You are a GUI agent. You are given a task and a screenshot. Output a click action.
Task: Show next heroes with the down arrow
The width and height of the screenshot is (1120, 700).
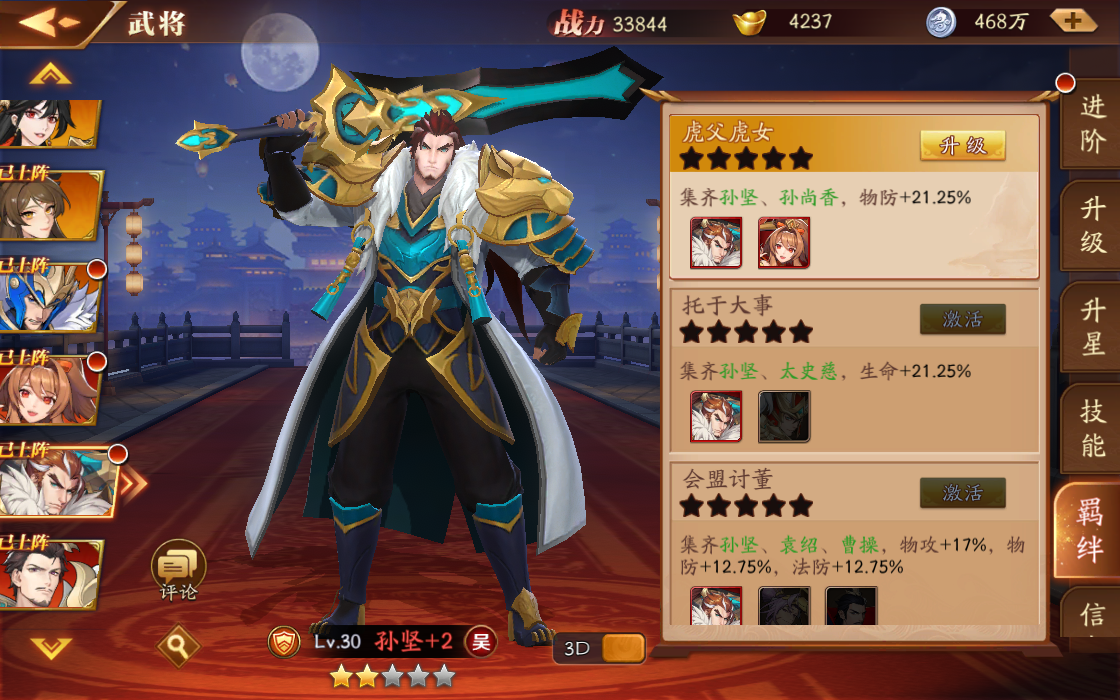[50, 648]
